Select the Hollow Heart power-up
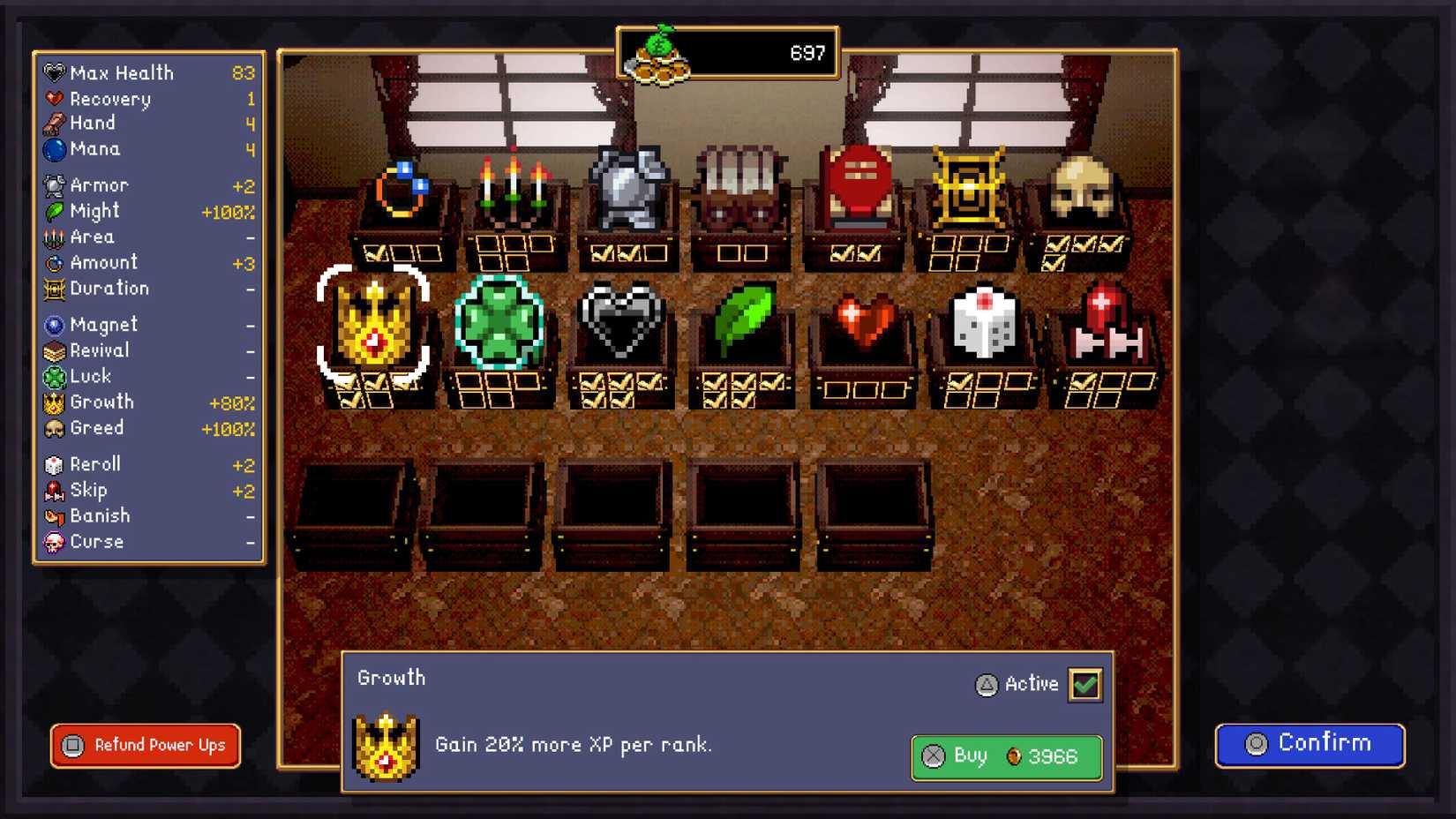This screenshot has height=819, width=1456. click(620, 327)
